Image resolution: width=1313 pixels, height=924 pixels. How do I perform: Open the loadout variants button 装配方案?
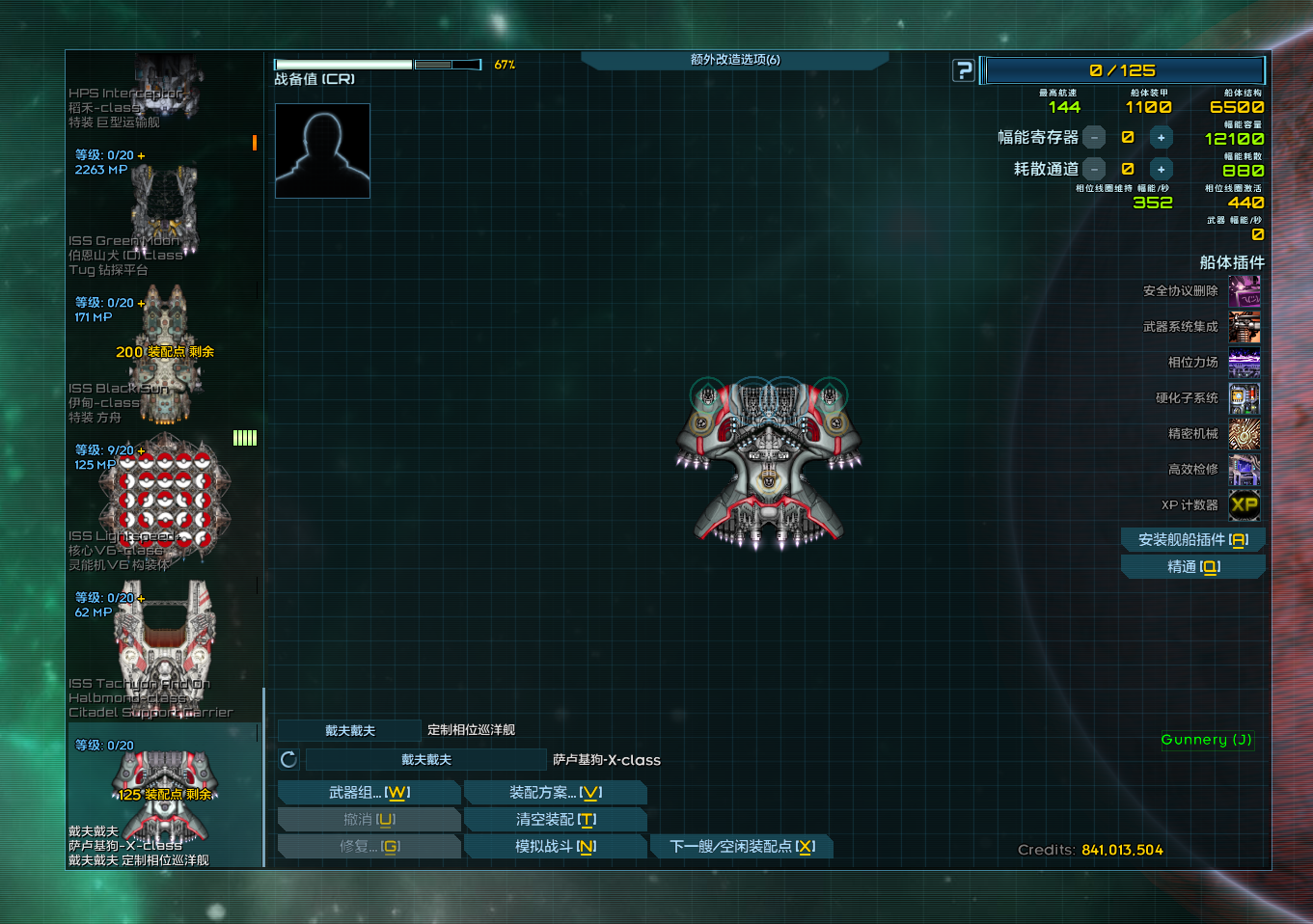click(555, 793)
